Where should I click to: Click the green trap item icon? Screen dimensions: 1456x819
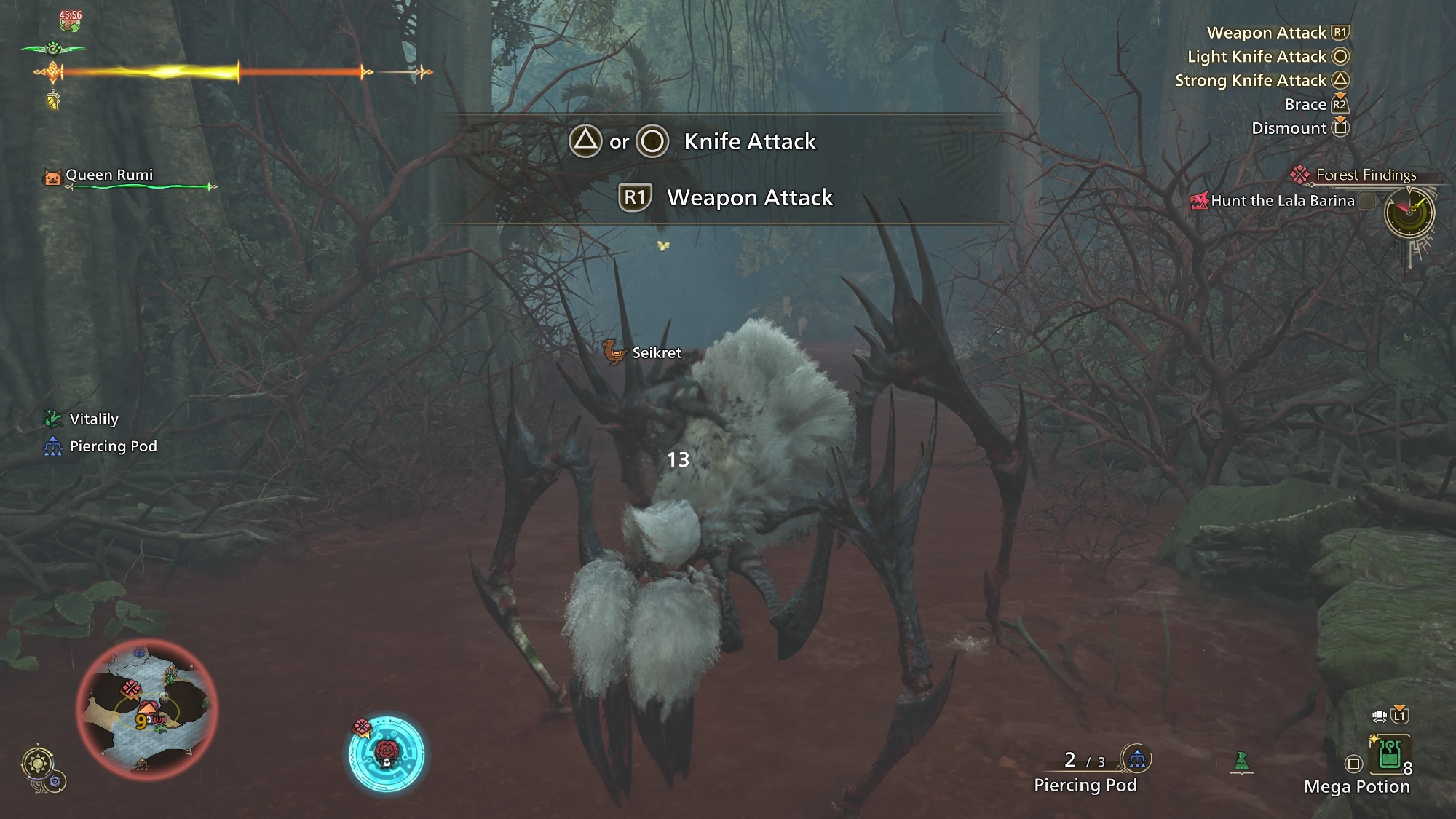(x=1241, y=762)
